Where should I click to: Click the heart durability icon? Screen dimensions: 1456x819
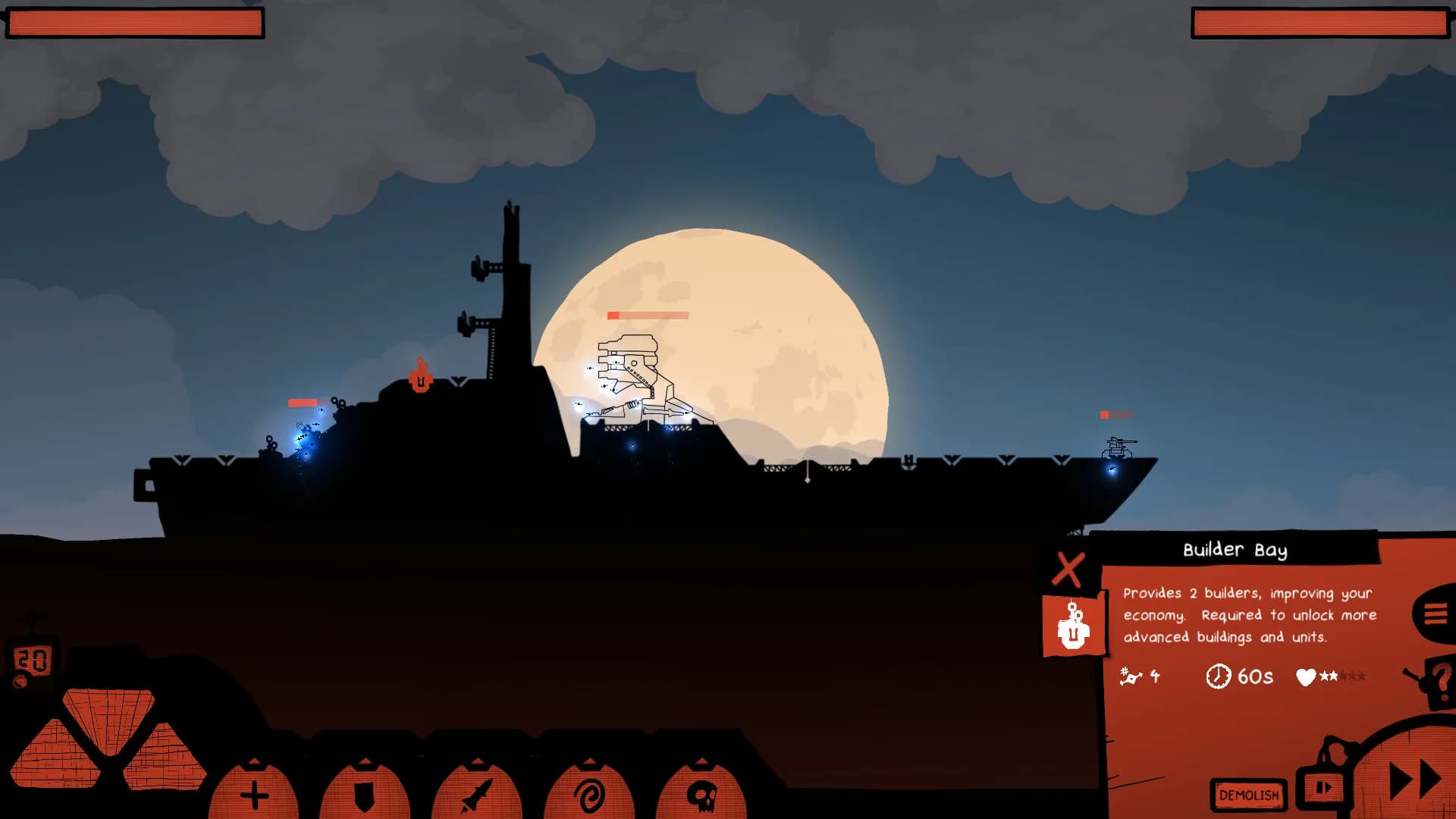click(1304, 677)
